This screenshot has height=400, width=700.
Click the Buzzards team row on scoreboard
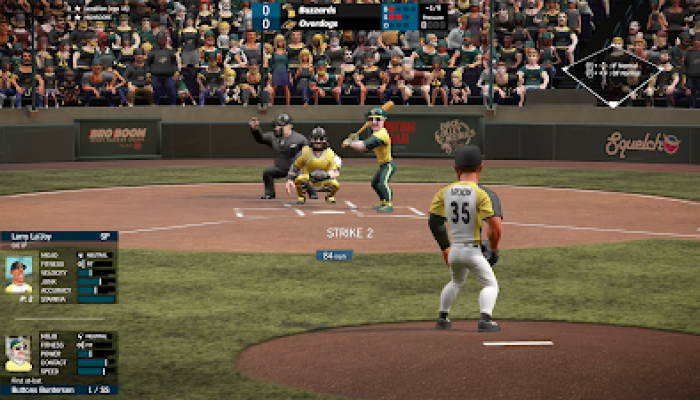tap(330, 9)
